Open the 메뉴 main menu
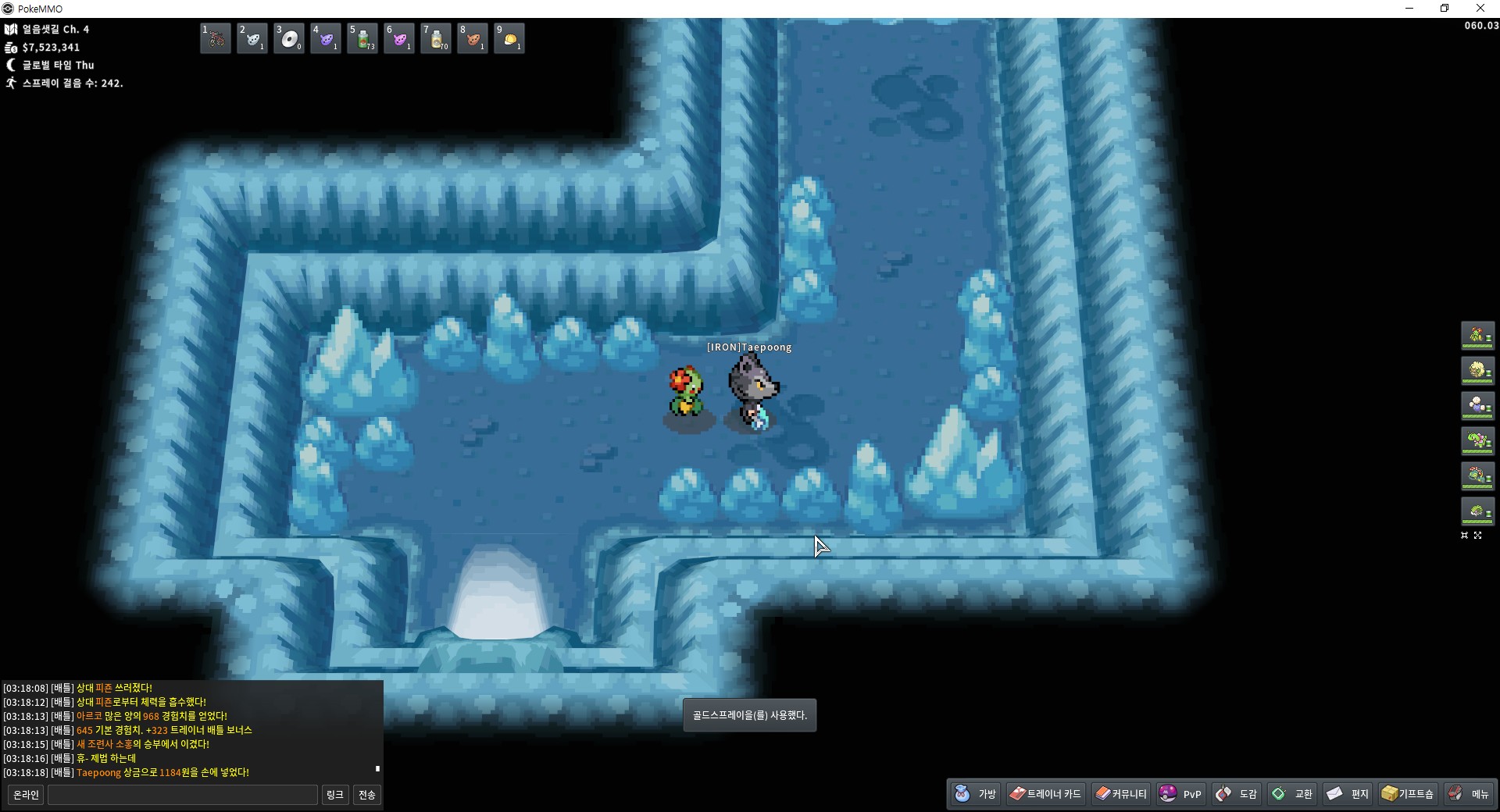 click(1470, 794)
